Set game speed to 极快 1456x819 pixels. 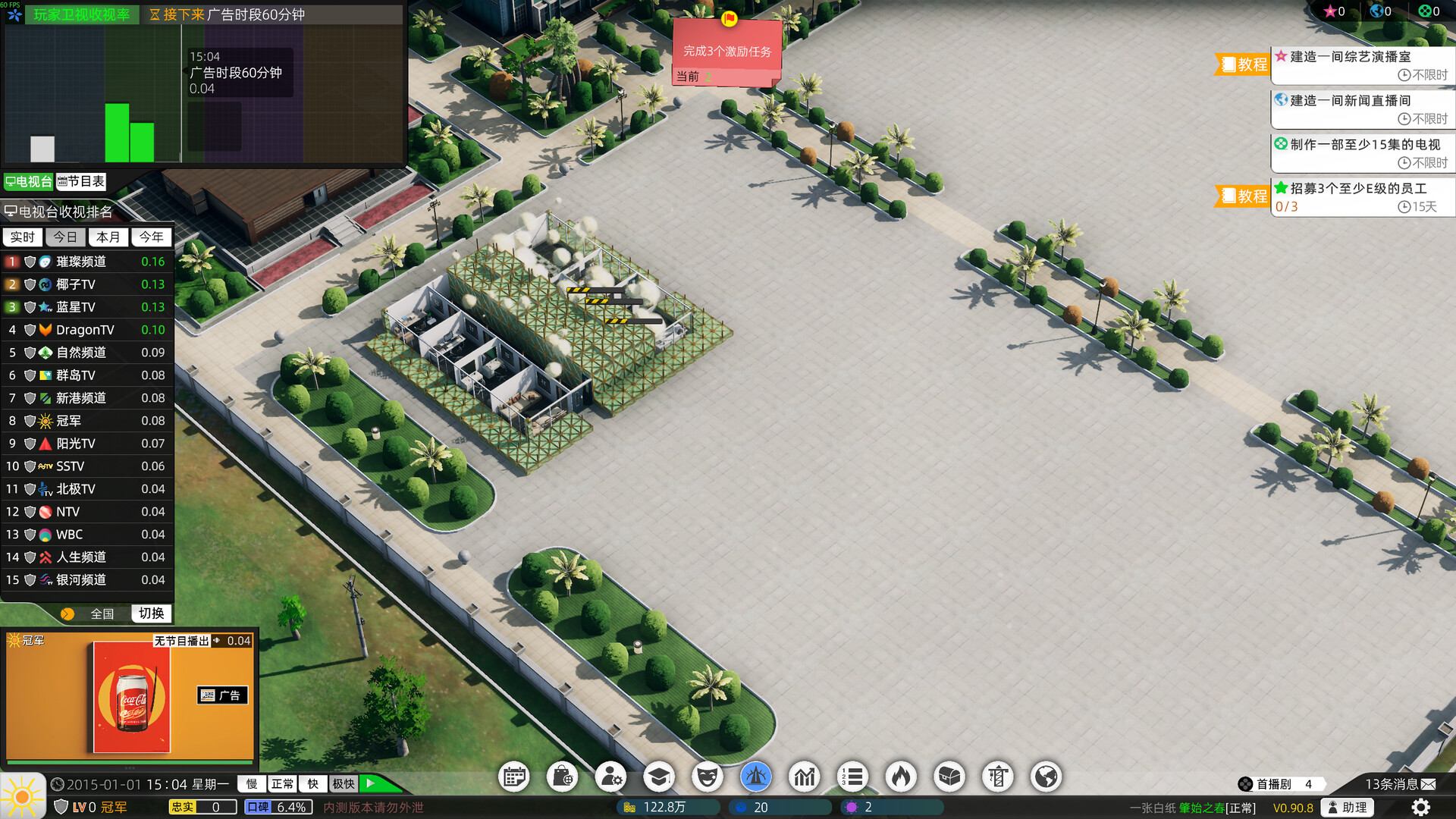pyautogui.click(x=344, y=784)
